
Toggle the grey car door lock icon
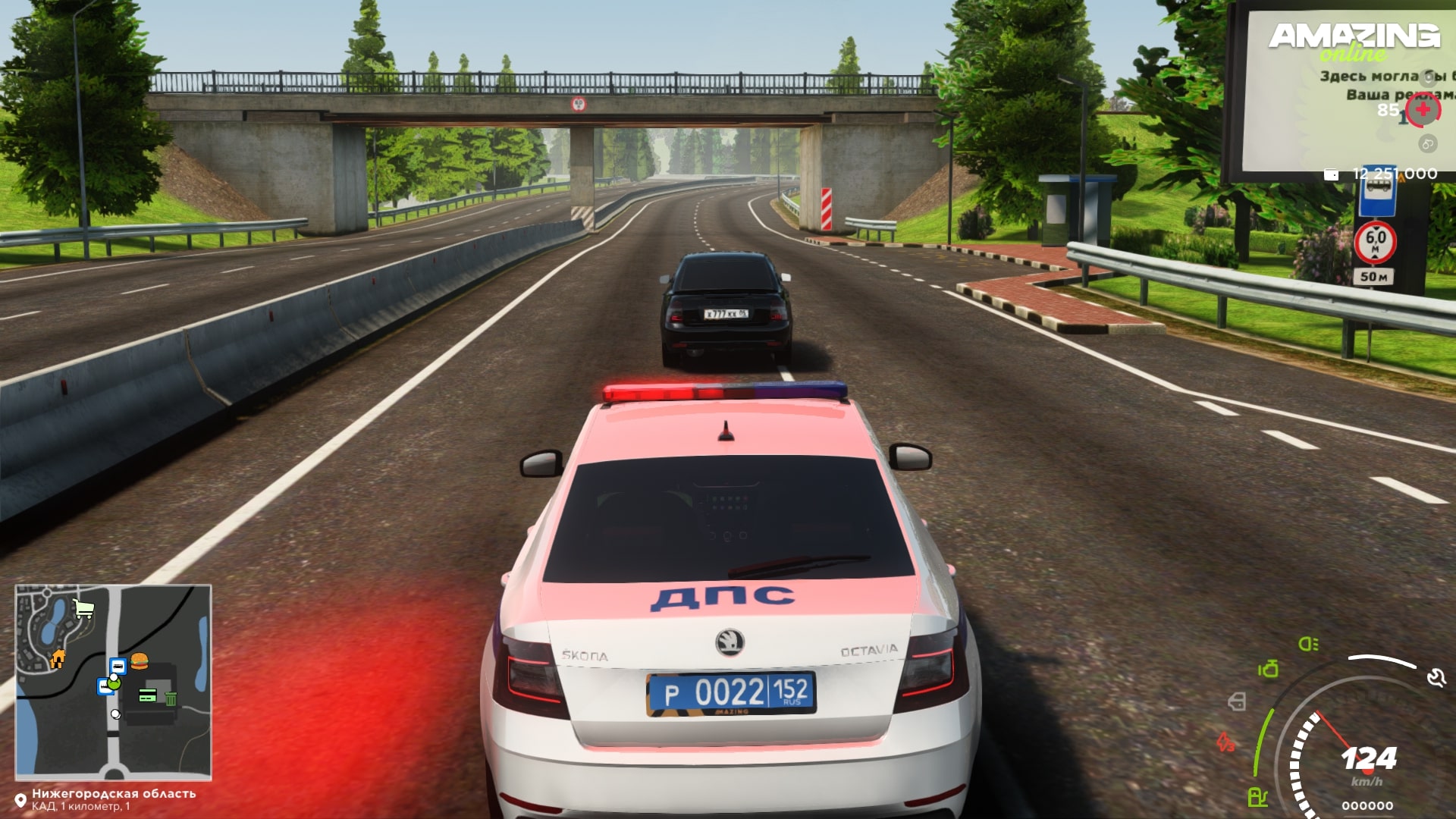click(x=1237, y=701)
